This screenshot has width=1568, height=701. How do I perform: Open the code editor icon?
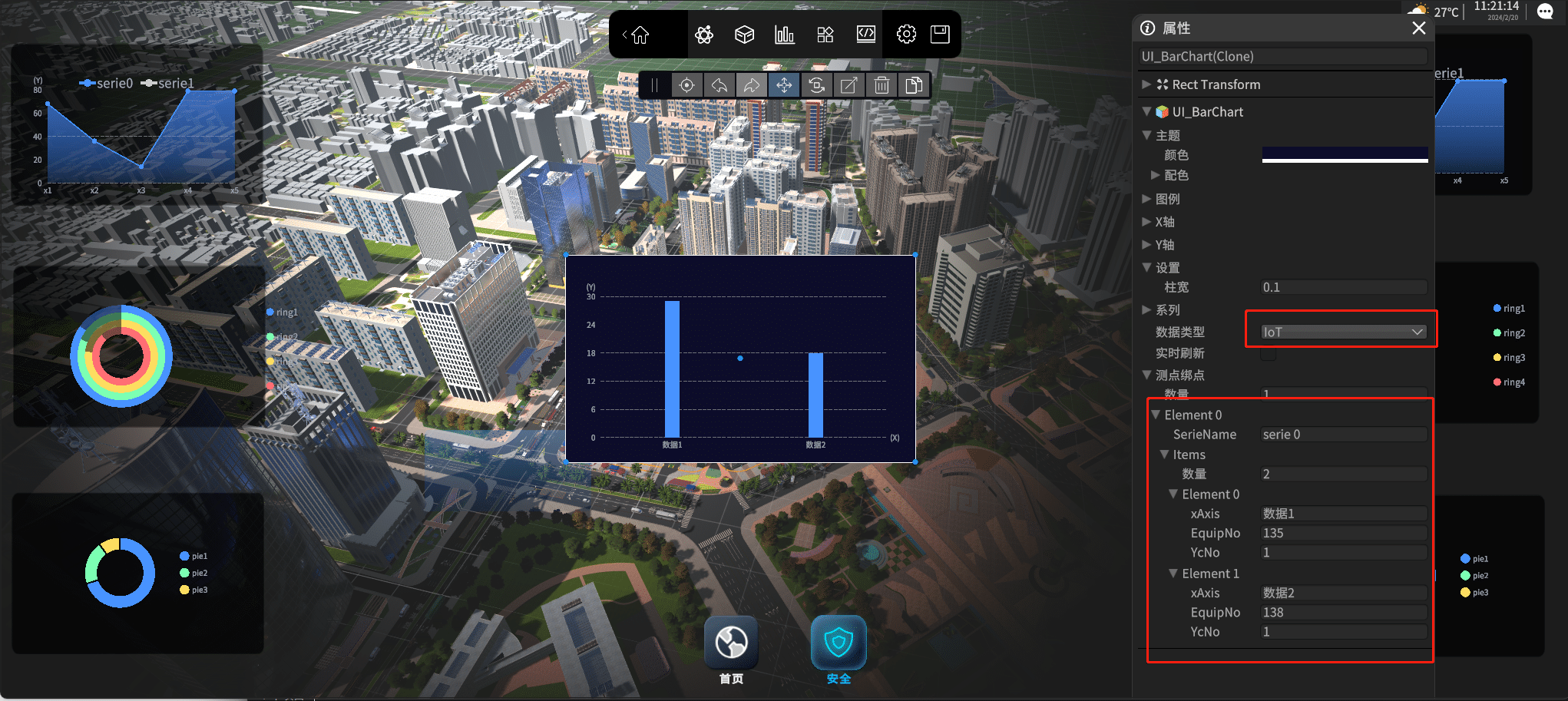tap(865, 35)
